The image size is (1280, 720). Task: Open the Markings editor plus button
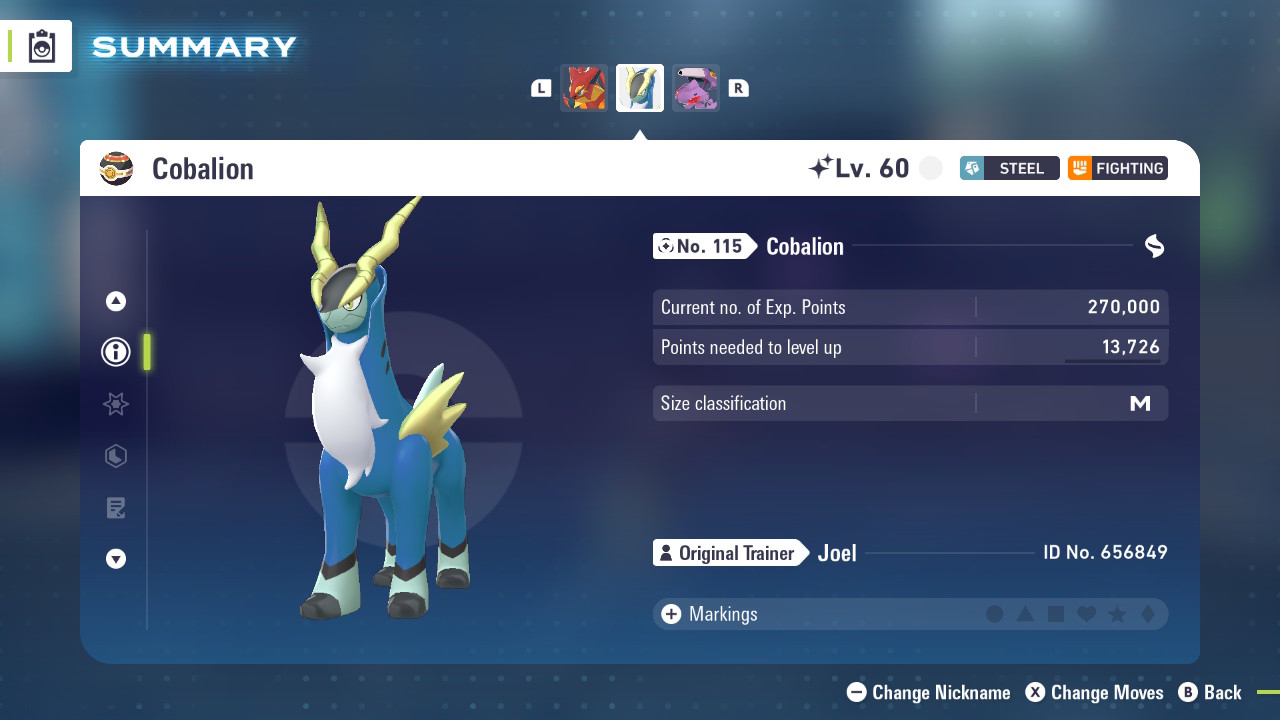pos(671,614)
